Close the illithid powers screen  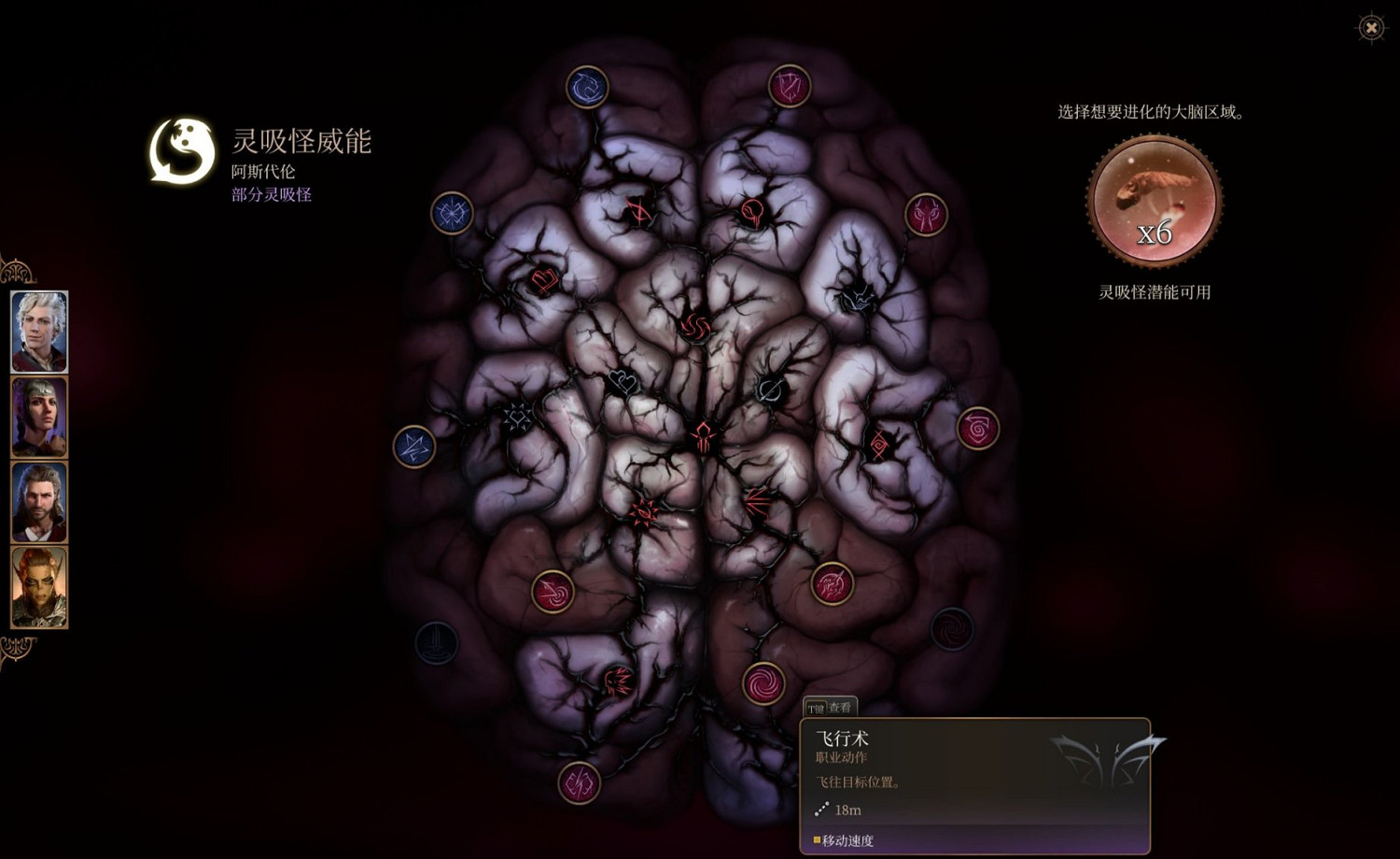(x=1369, y=29)
